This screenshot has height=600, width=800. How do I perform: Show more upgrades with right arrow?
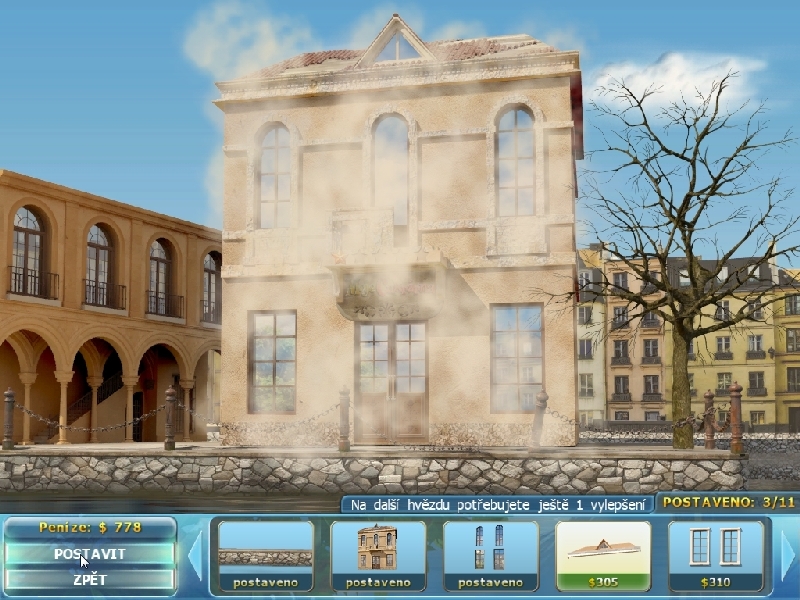[x=788, y=555]
